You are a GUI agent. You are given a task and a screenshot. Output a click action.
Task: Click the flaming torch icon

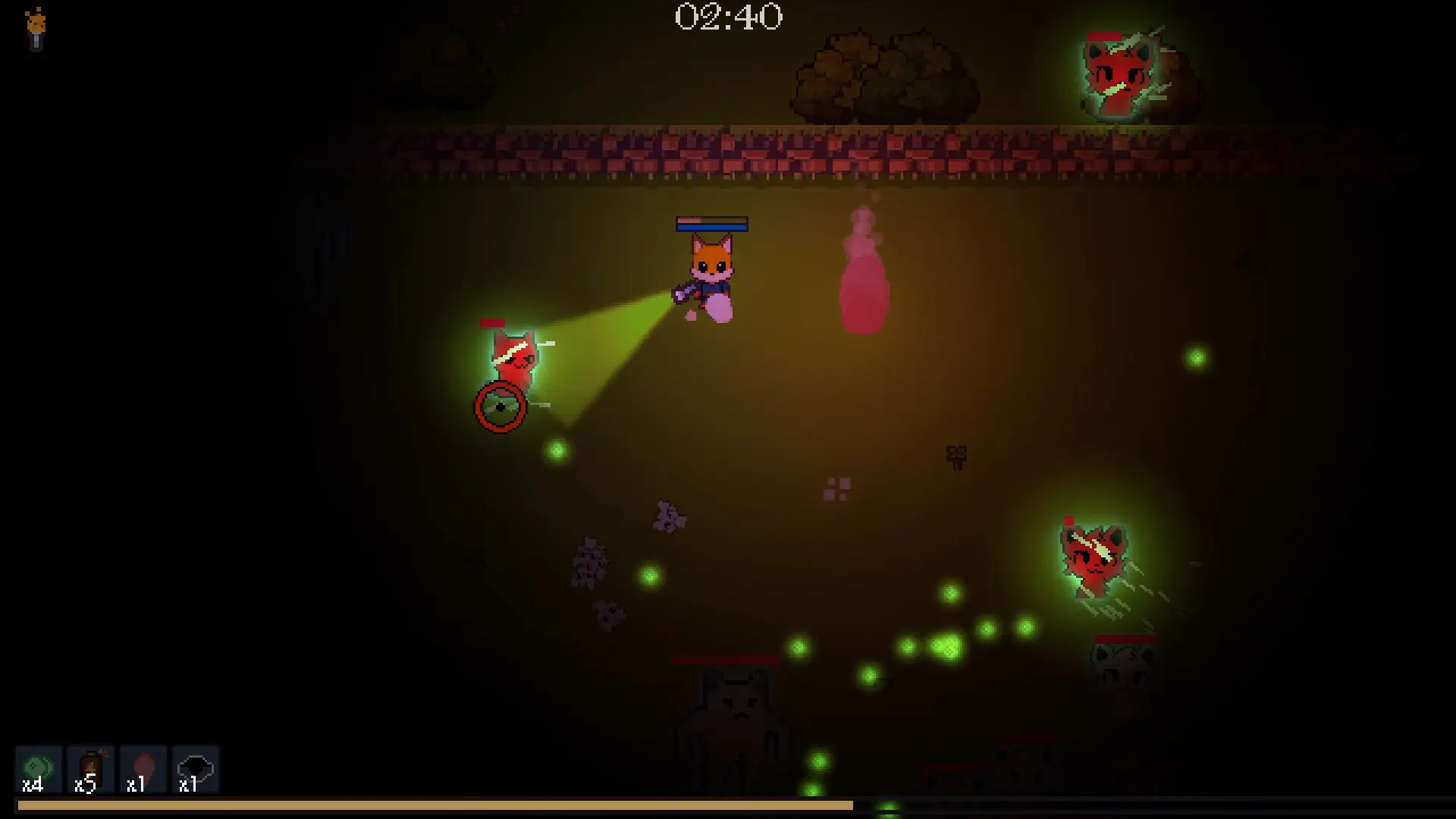36,29
